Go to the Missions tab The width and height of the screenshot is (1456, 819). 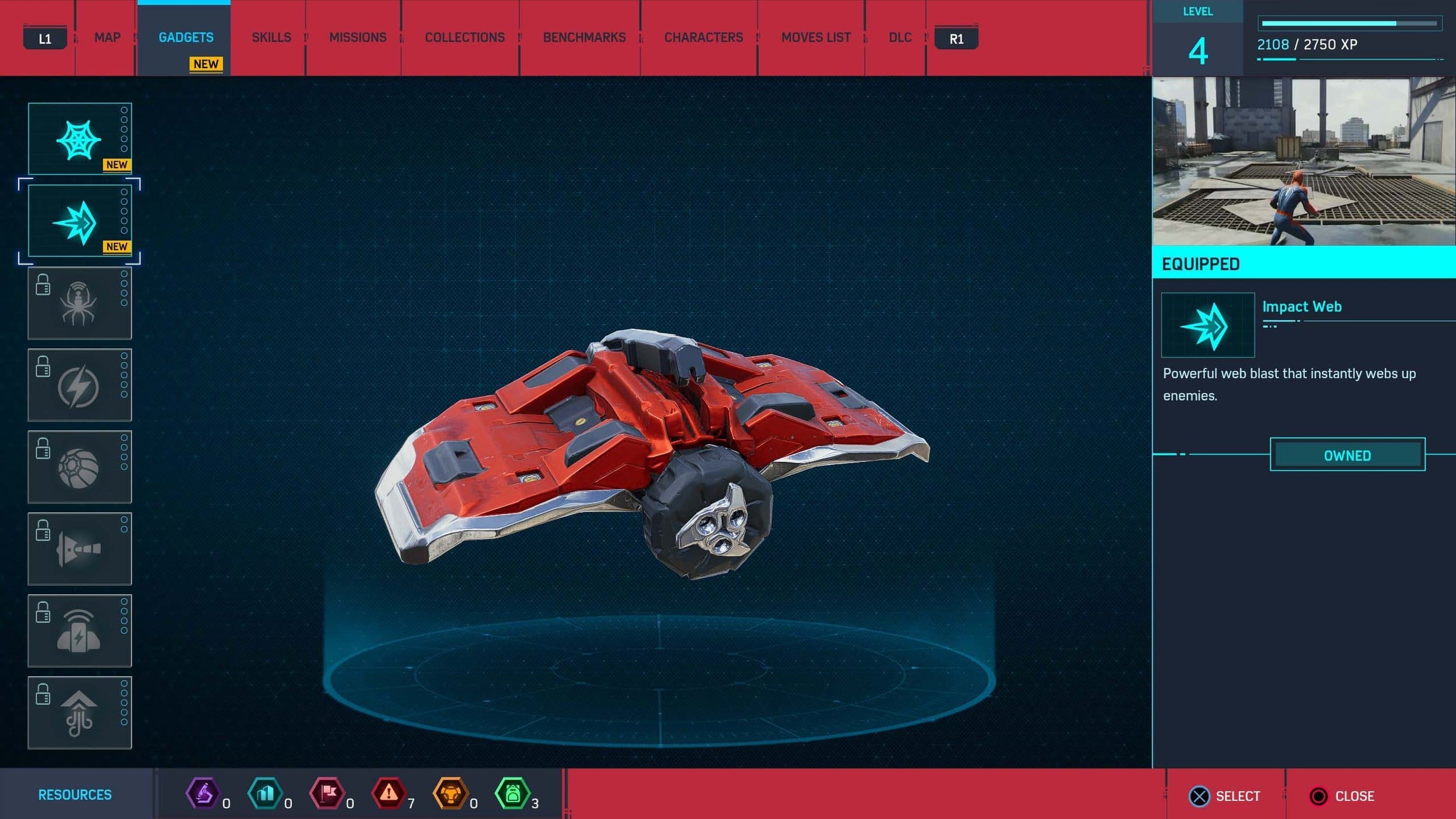(358, 38)
